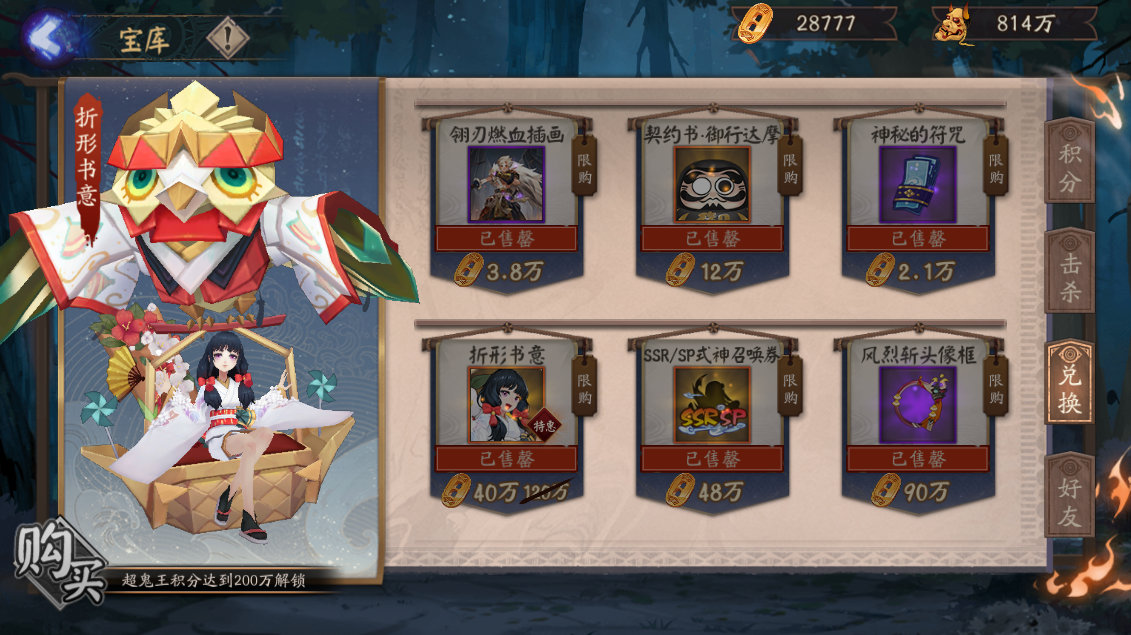Select the SSR/SP式神召唤券 item
The image size is (1131, 635).
[712, 405]
